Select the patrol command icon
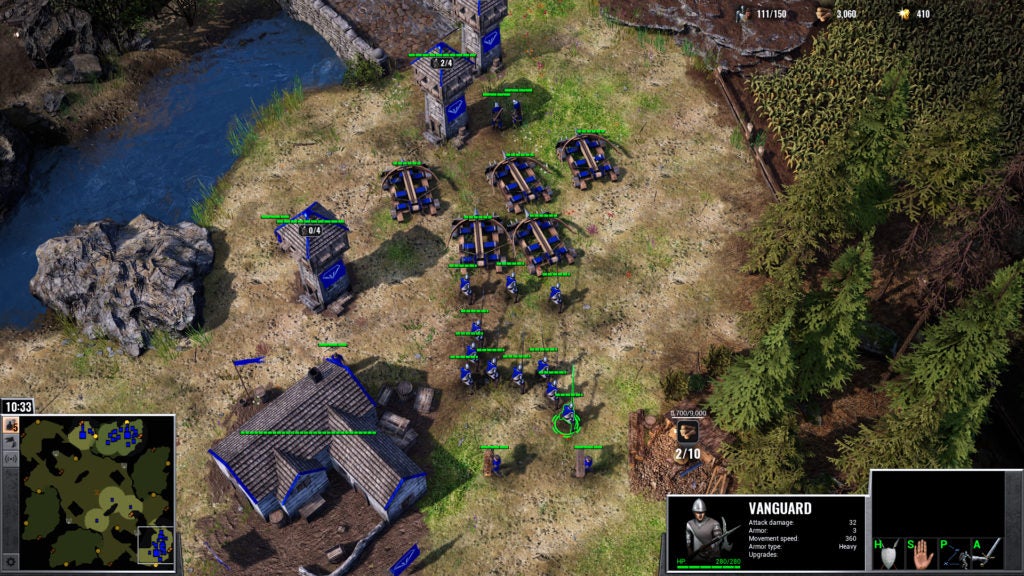 [x=953, y=553]
